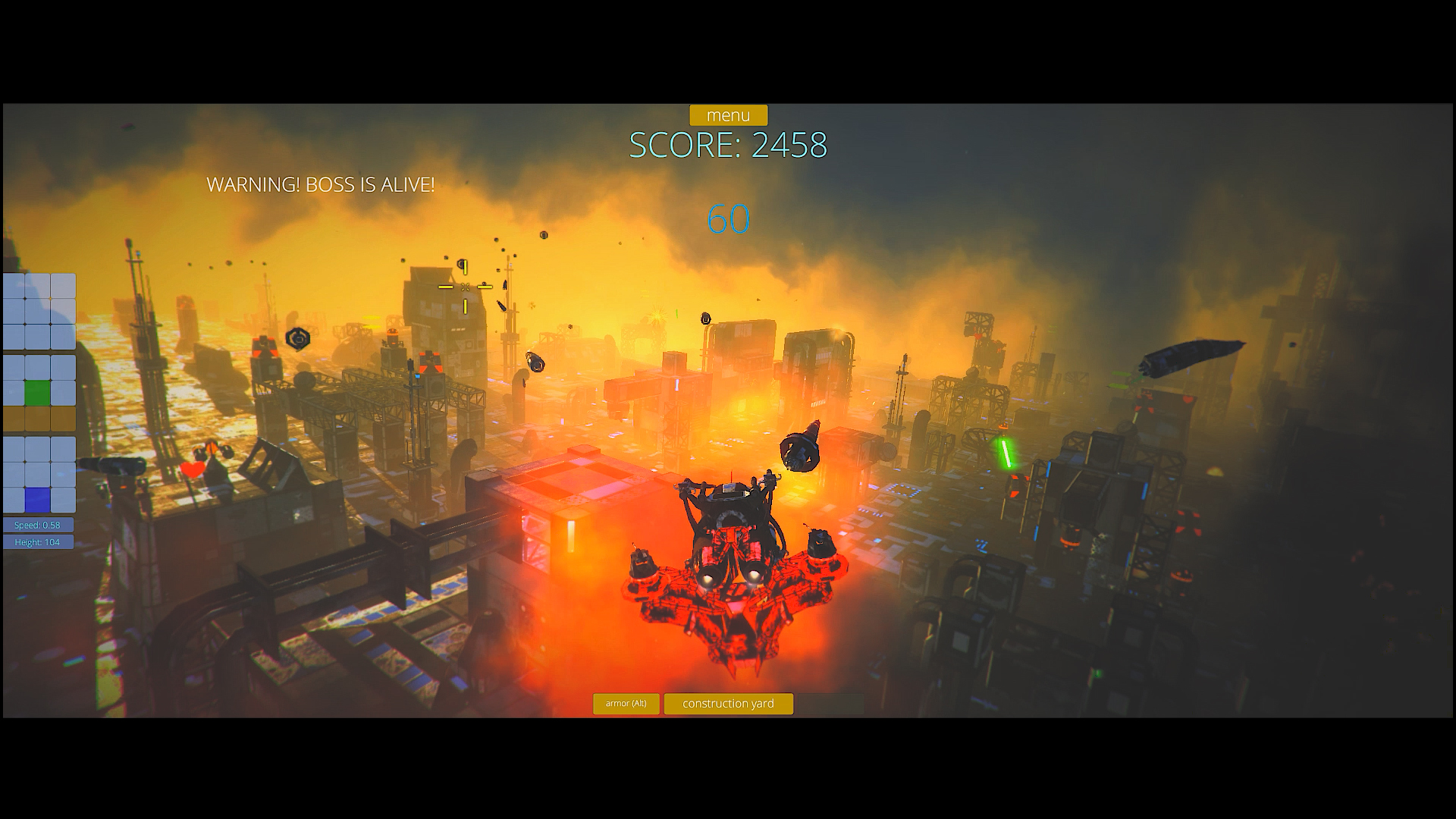This screenshot has height=819, width=1456.
Task: Select the empty slot beside construction yard
Action: [x=830, y=704]
